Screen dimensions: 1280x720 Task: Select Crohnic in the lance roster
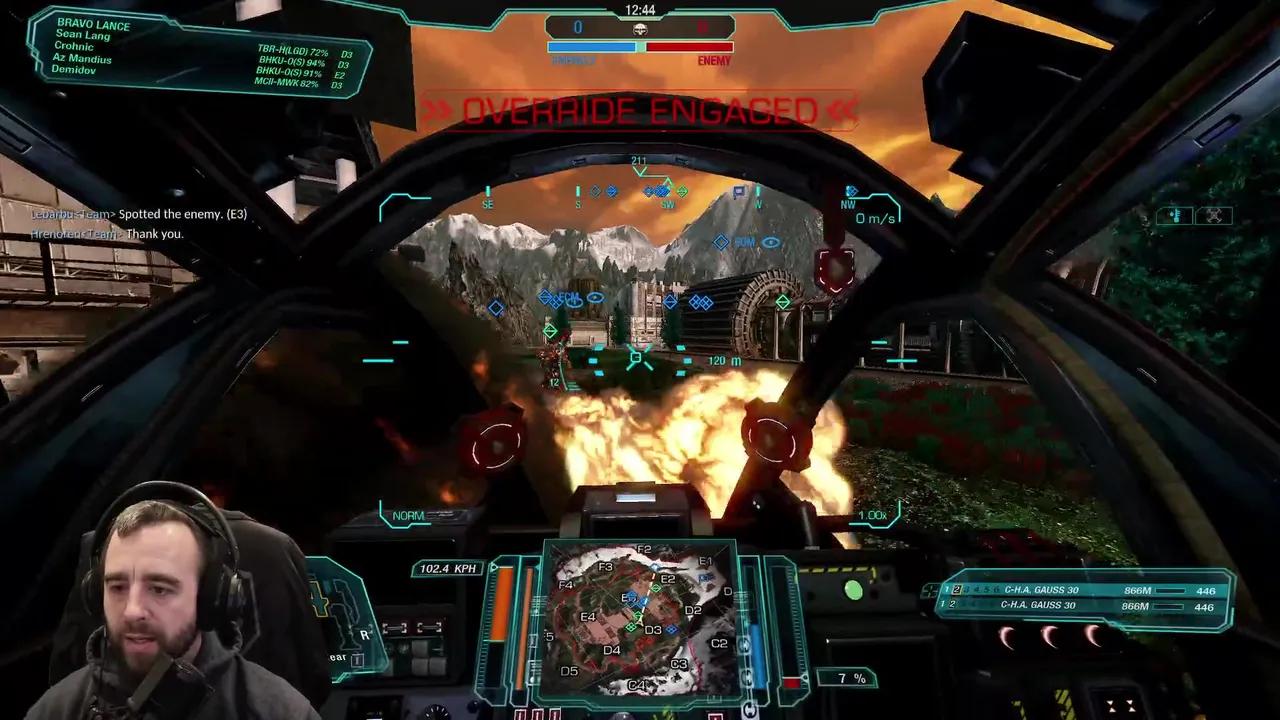pyautogui.click(x=75, y=47)
